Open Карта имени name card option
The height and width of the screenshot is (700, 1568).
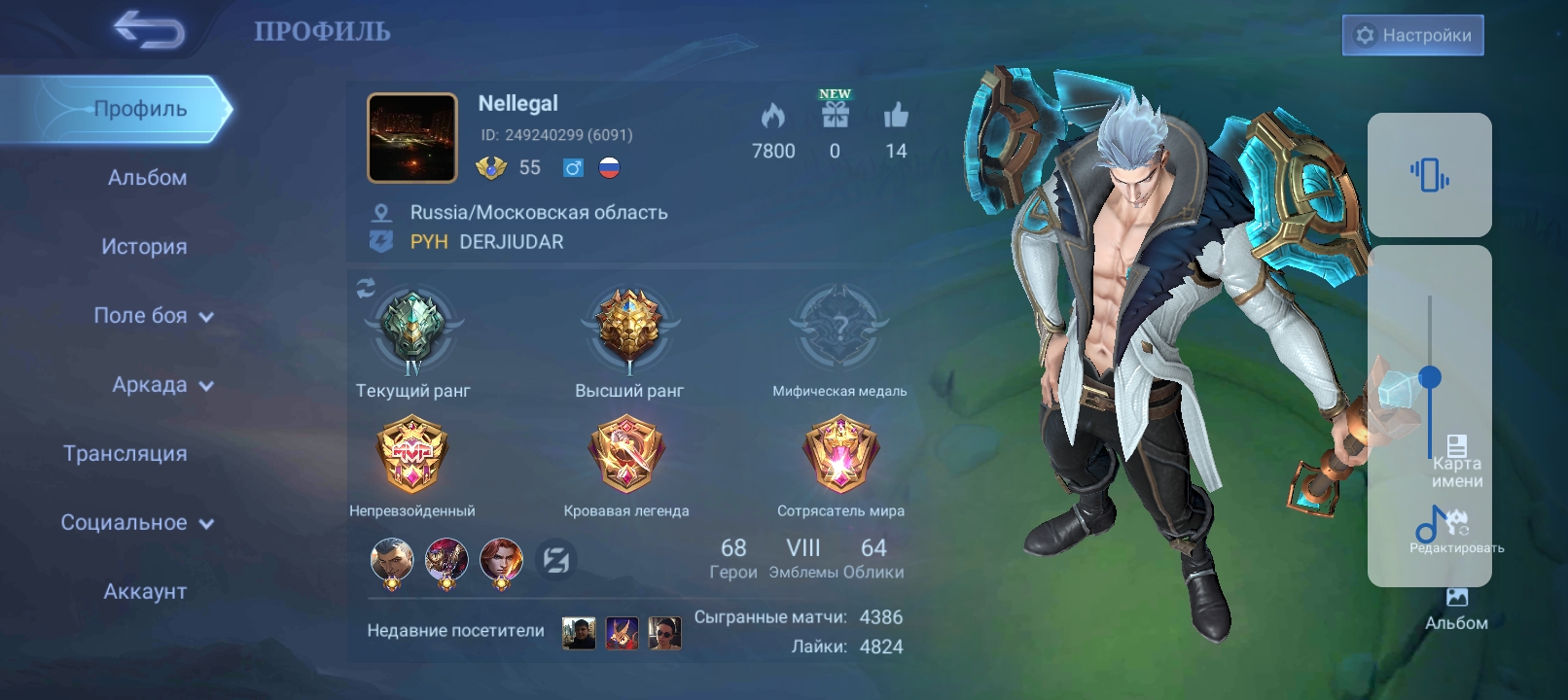click(1456, 462)
